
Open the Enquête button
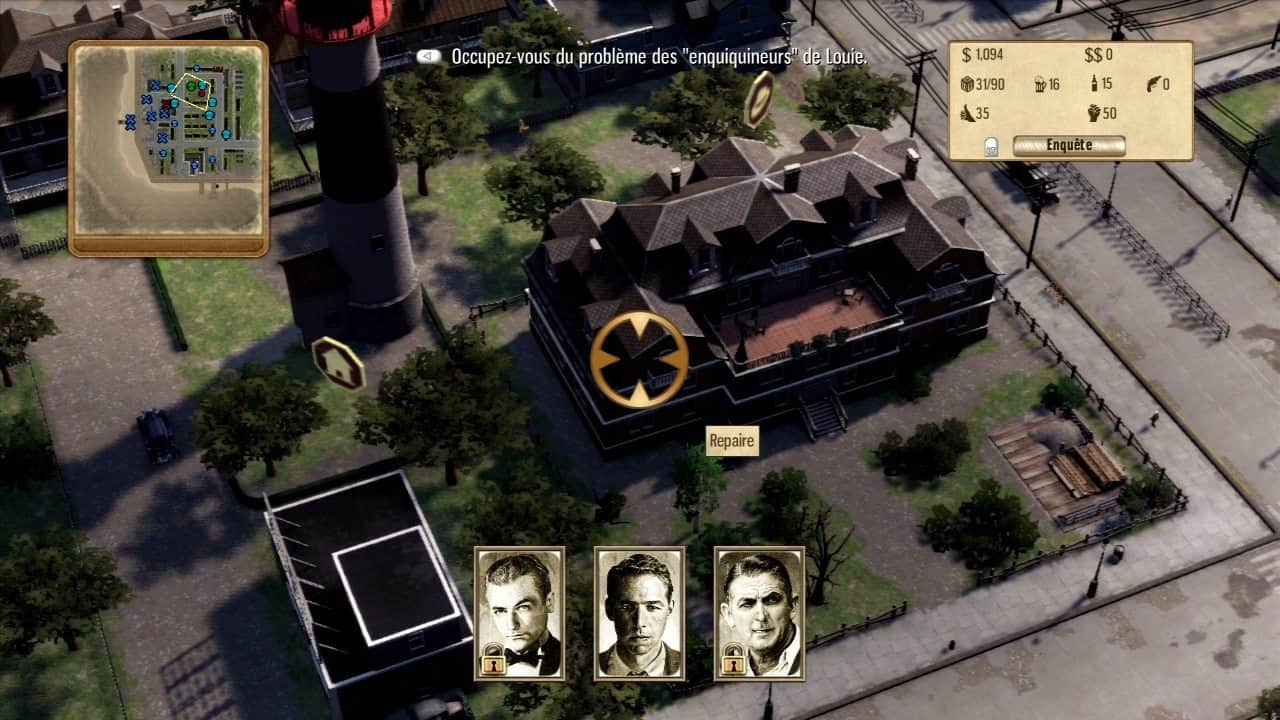pos(1068,146)
